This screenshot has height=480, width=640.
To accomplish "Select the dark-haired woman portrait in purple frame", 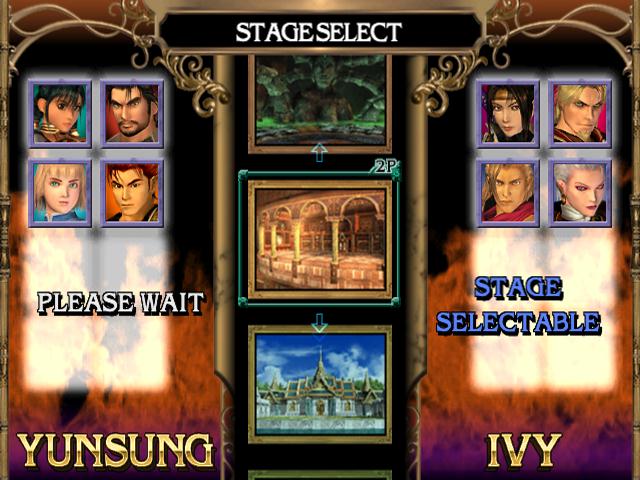I will pyautogui.click(x=508, y=114).
